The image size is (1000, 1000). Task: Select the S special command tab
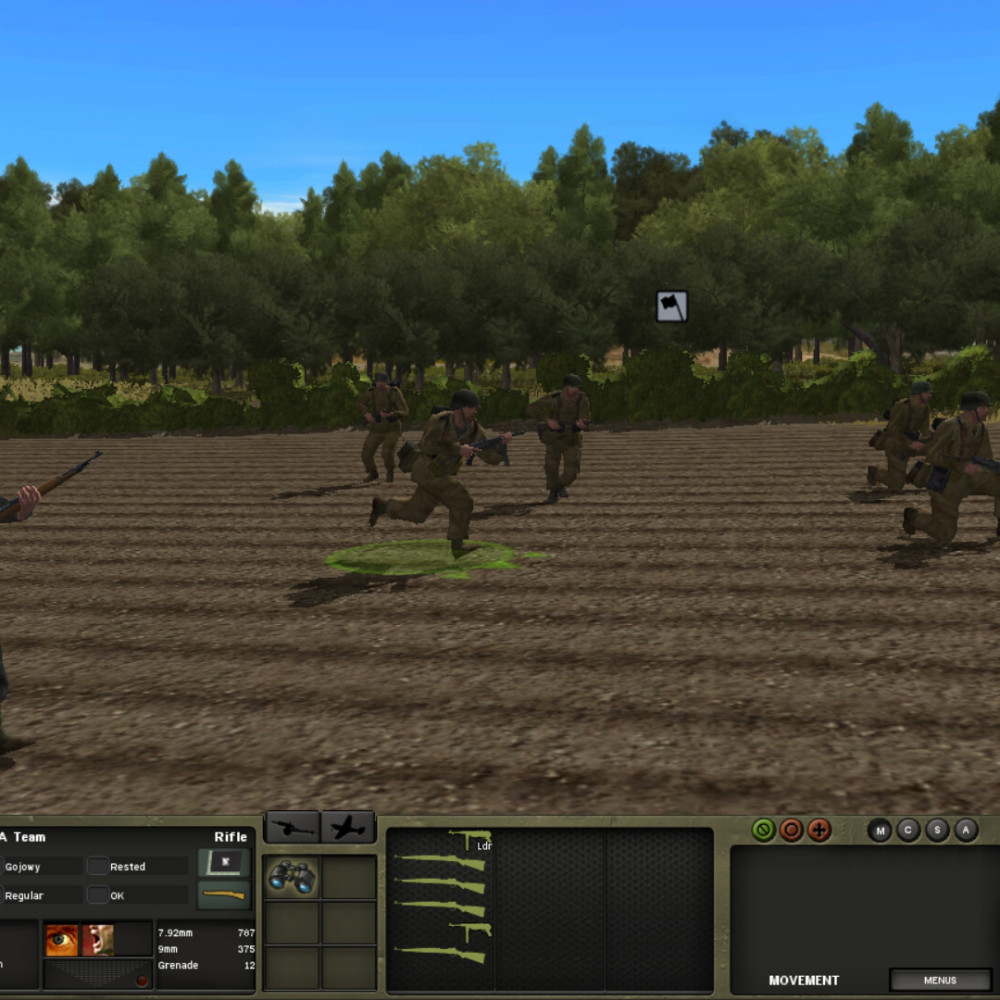tap(937, 830)
